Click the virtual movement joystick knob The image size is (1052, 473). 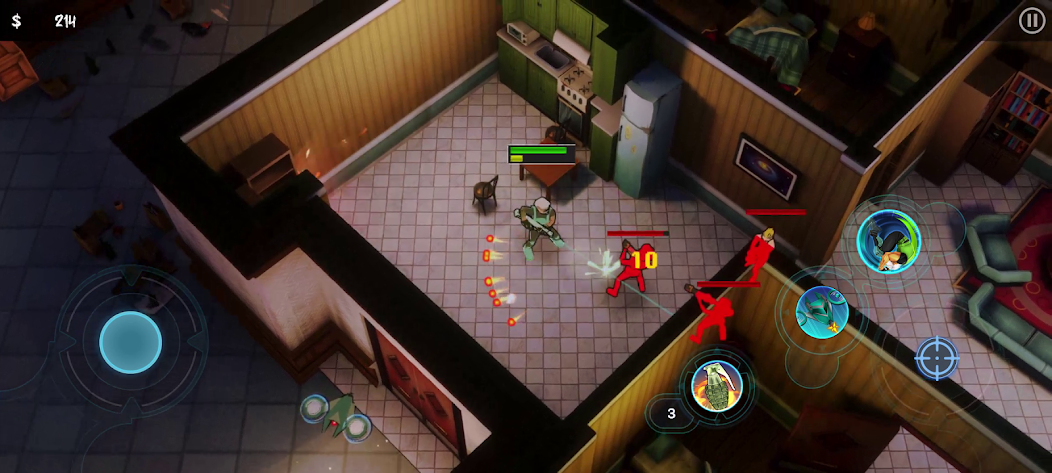130,342
